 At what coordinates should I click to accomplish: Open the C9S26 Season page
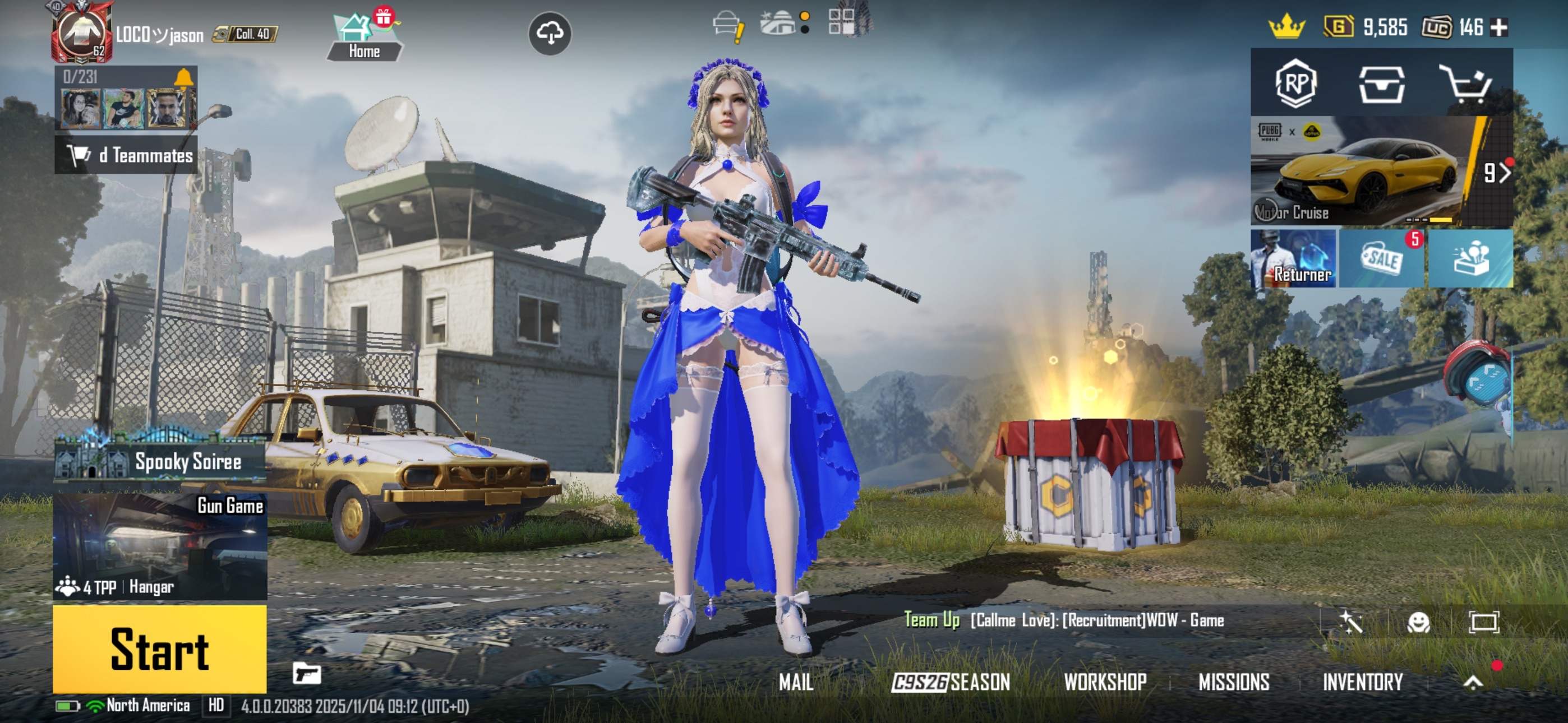[950, 682]
